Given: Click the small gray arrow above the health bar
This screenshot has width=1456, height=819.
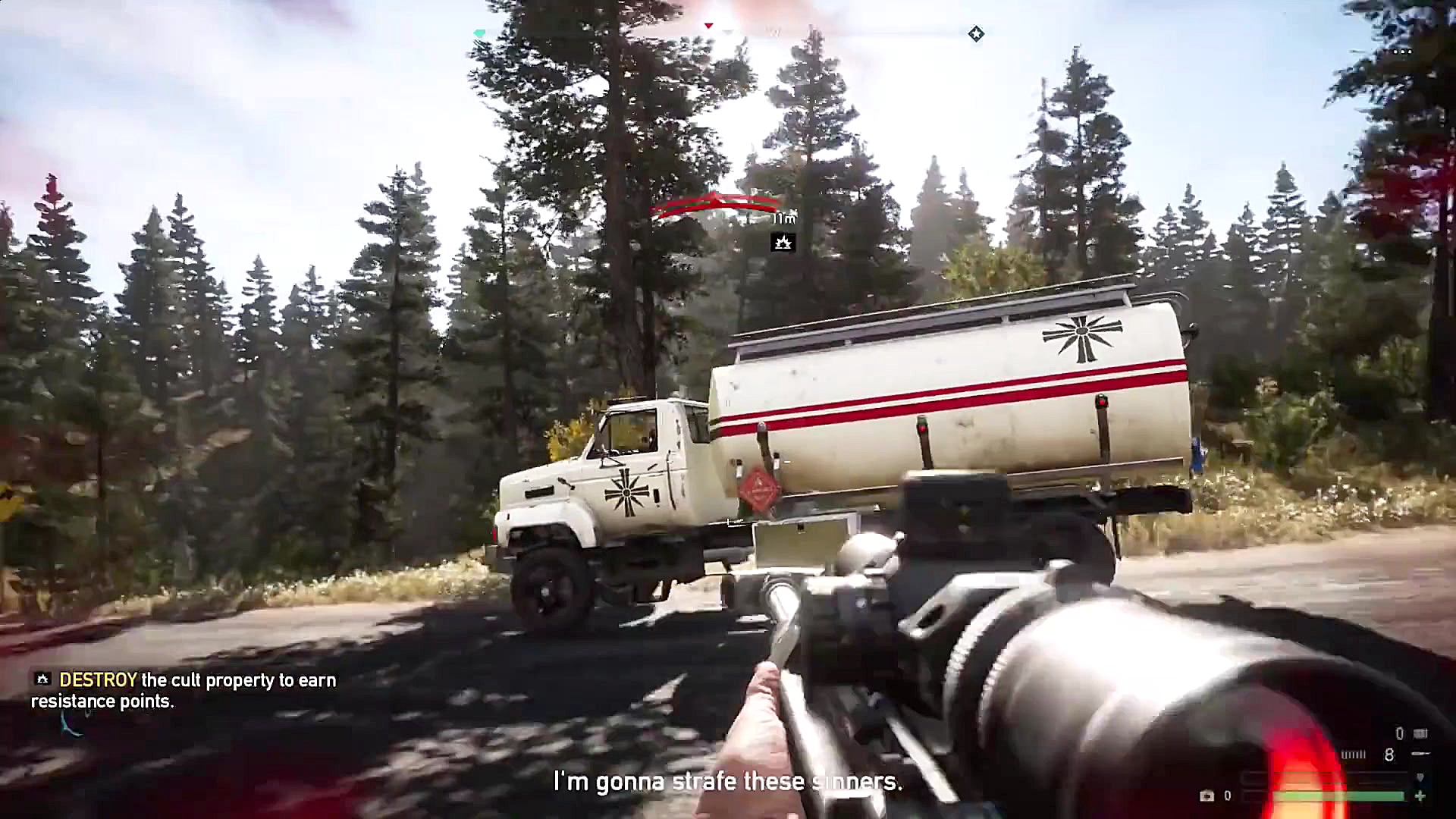Looking at the screenshot, I should point(1420,777).
